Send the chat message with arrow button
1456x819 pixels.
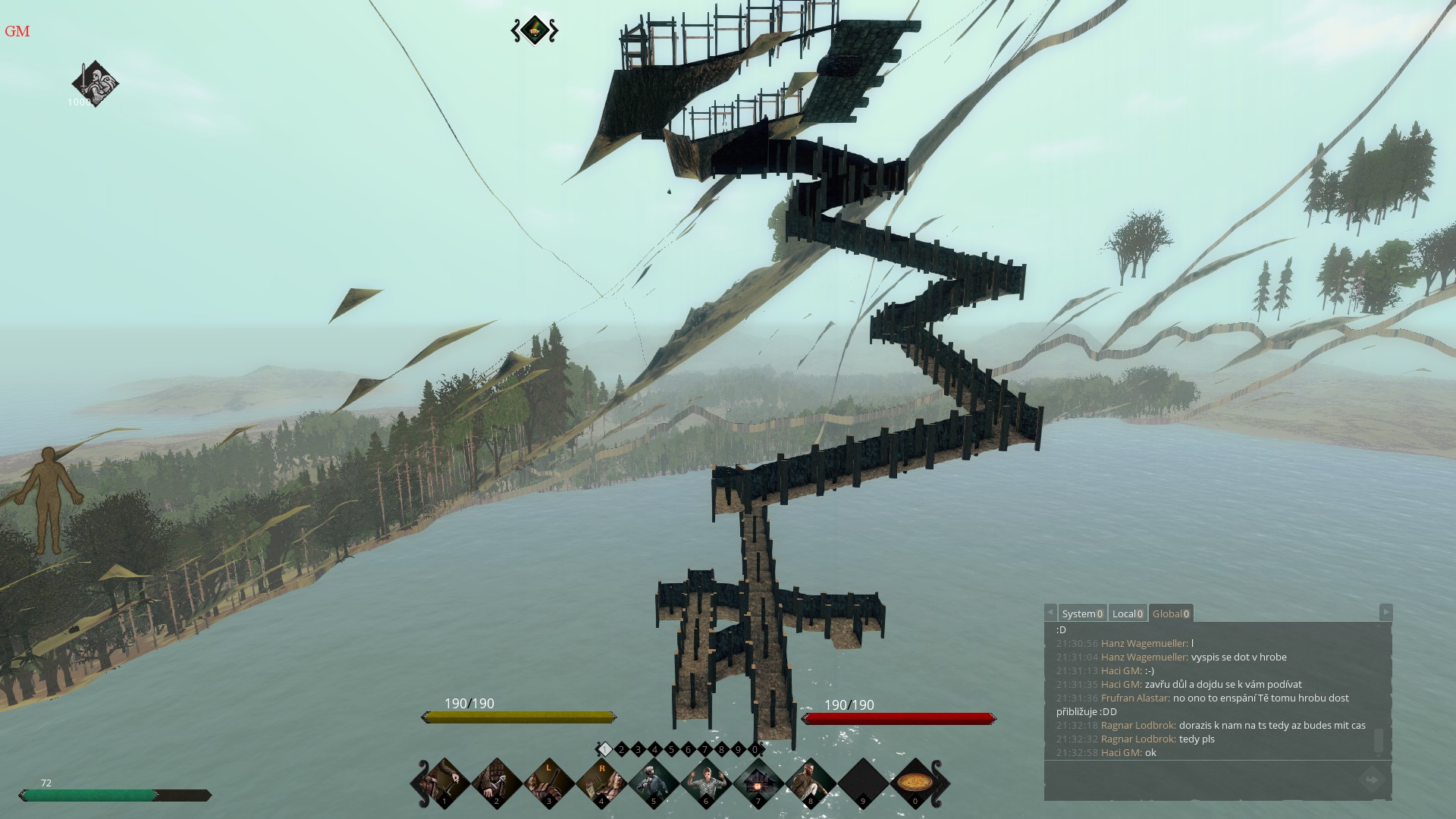tap(1371, 780)
